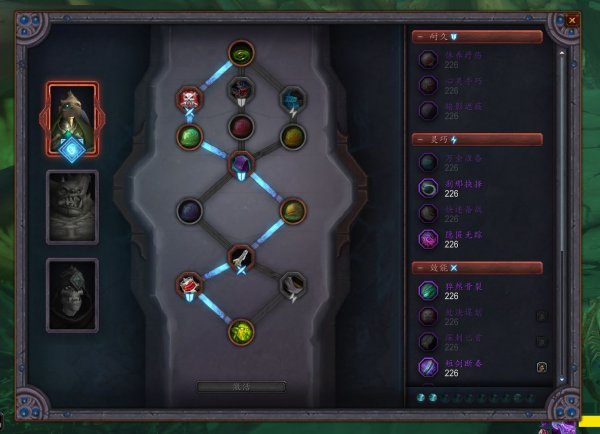
Task: Click the red skull conduit node
Action: [189, 98]
